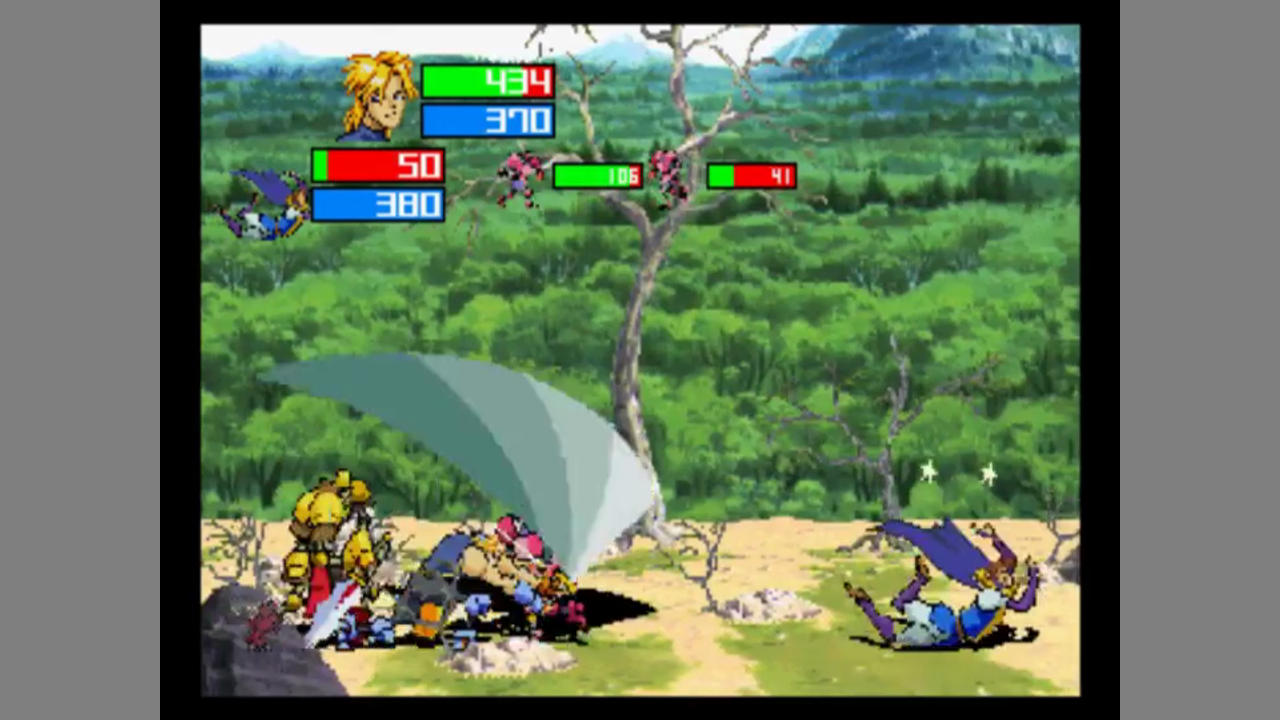Select the pink enemy icon beside the 106 bar
The height and width of the screenshot is (720, 1280).
coord(522,177)
